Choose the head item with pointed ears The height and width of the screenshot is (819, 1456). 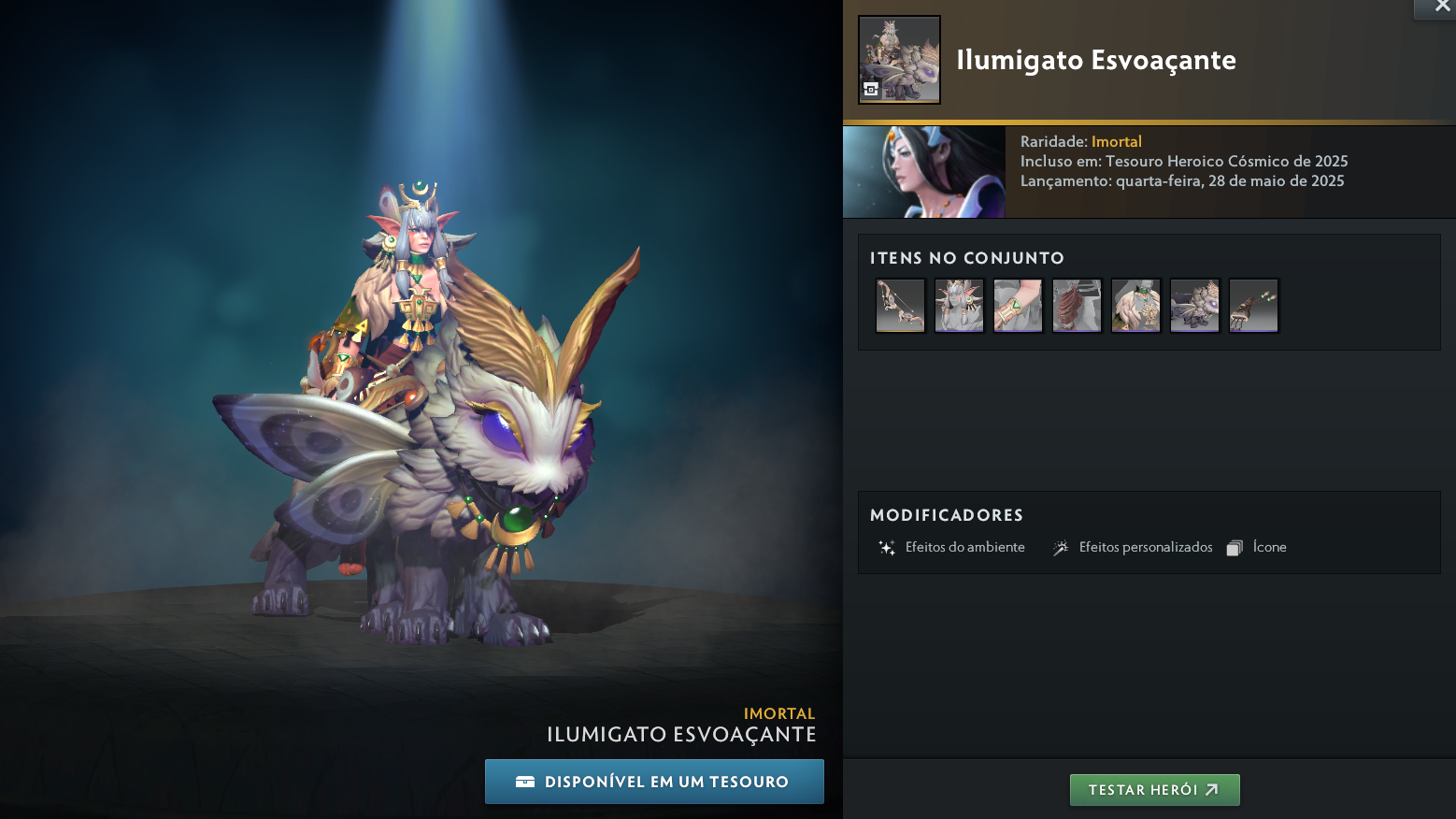click(959, 305)
